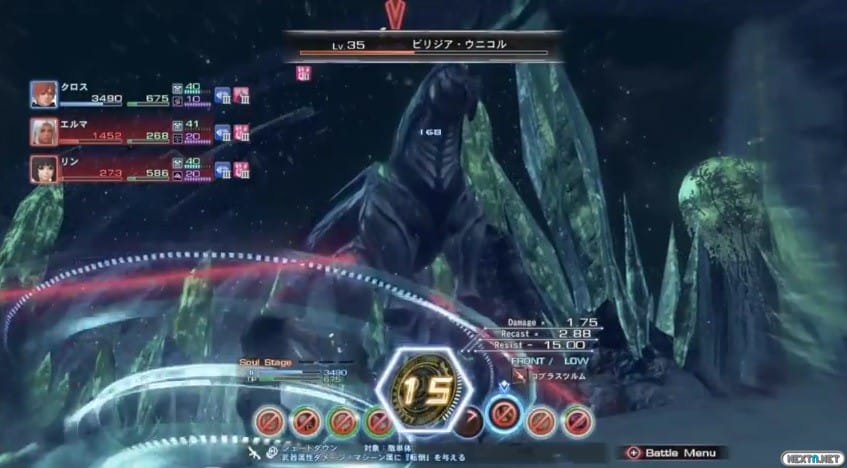Inspect リン's pink status buff icon
This screenshot has height=468, width=847.
click(x=241, y=170)
